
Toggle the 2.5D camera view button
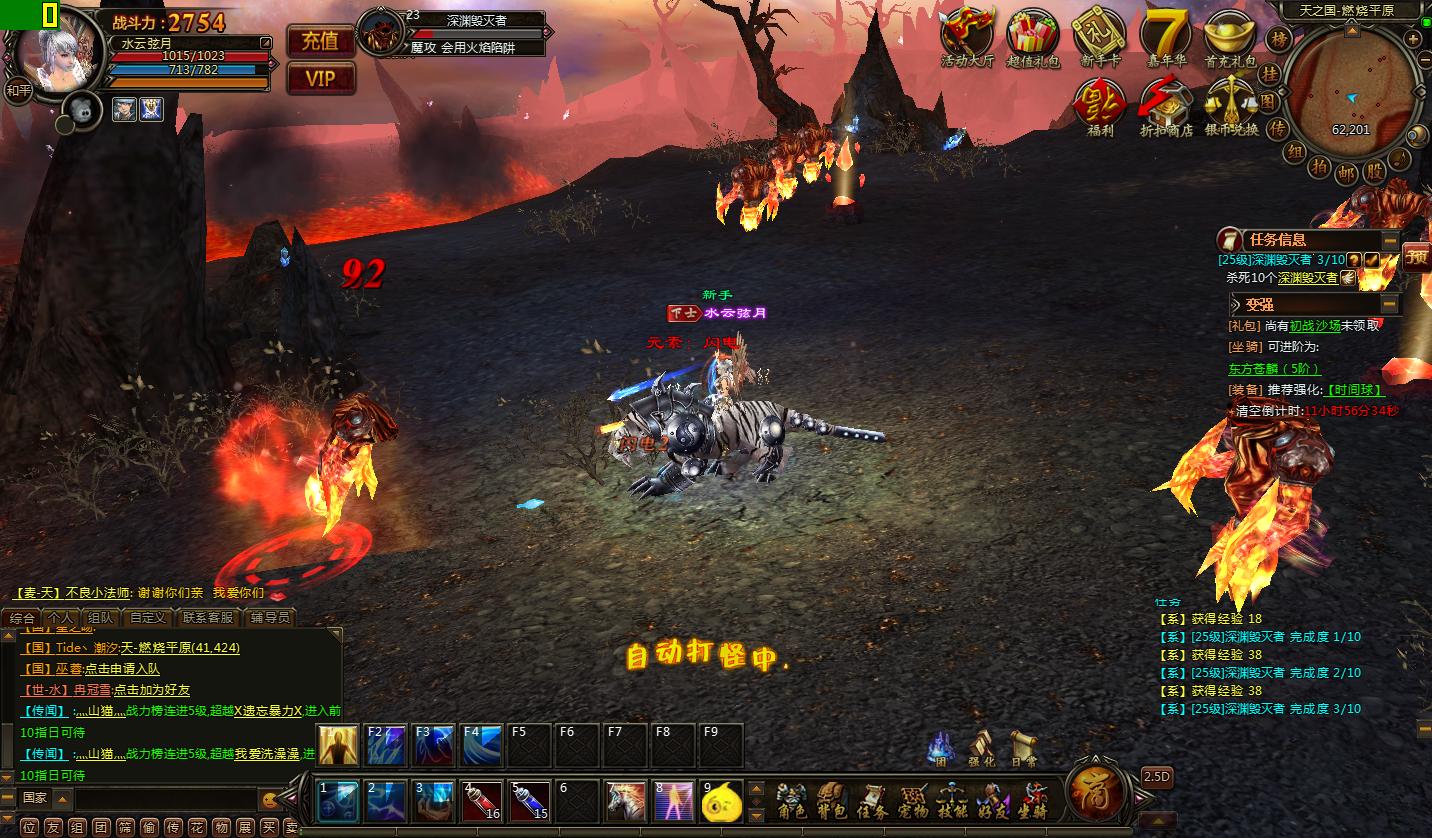1157,777
